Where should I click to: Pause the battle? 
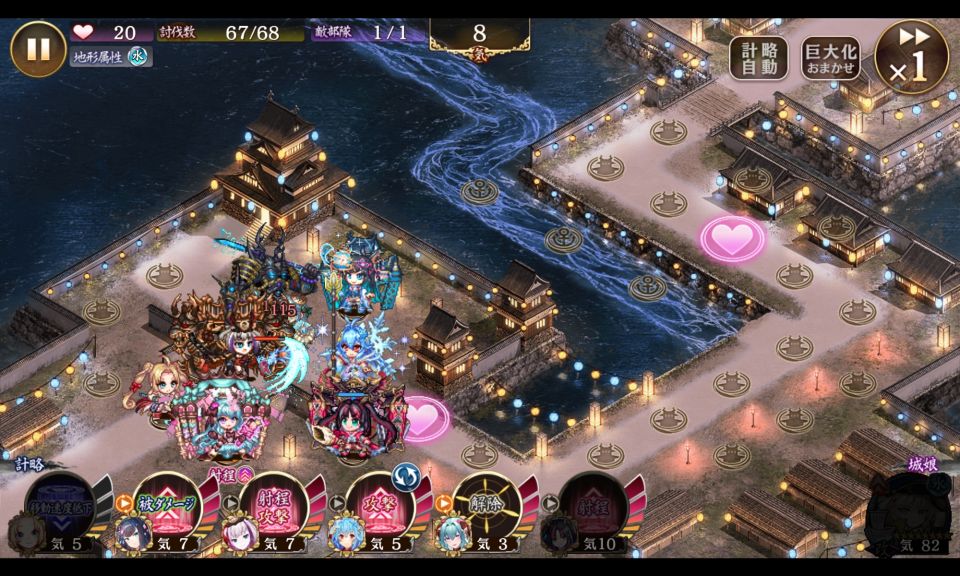coord(38,48)
